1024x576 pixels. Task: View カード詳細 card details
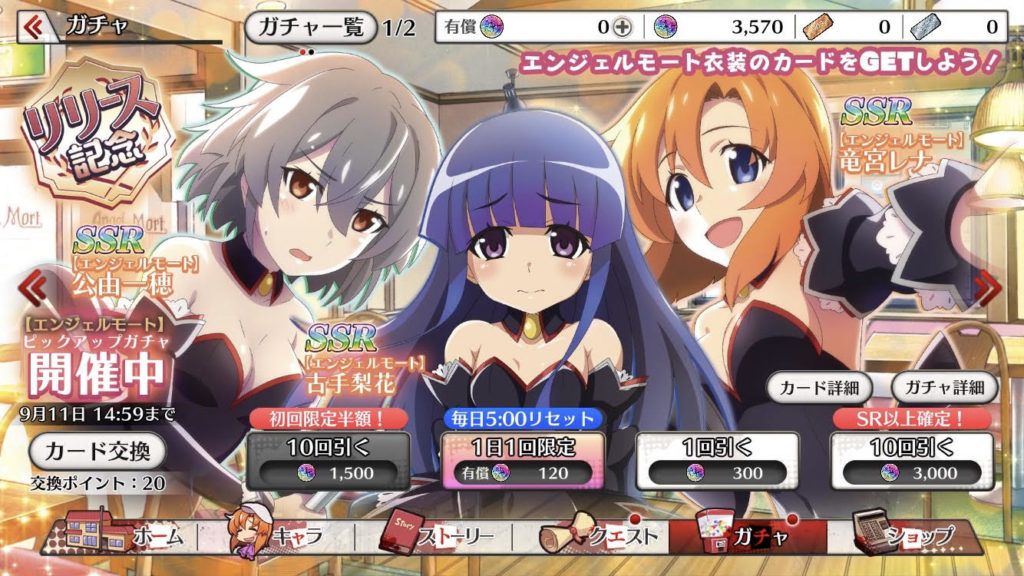(819, 386)
